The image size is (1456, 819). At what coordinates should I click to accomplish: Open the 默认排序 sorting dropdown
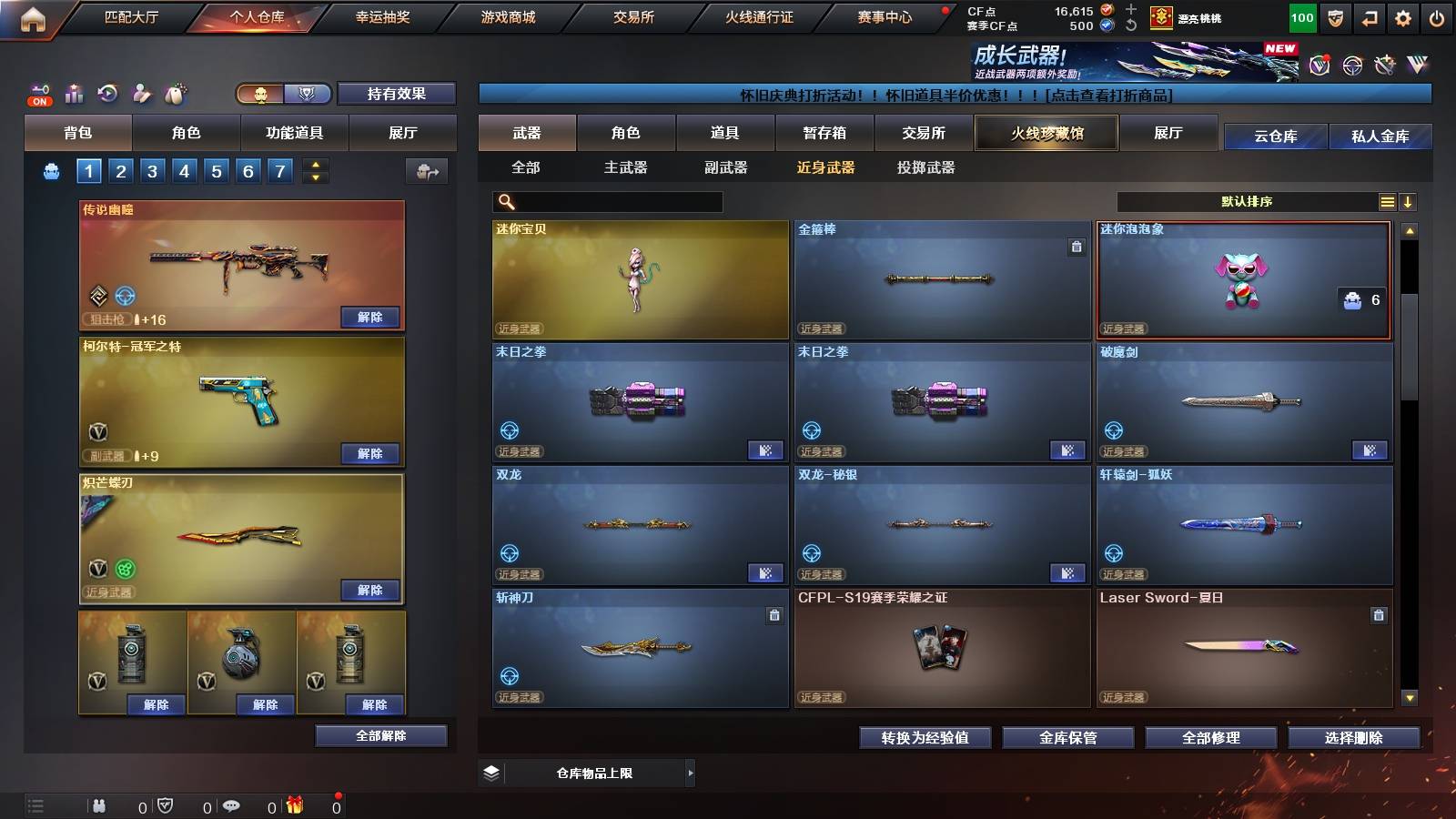(x=1247, y=201)
